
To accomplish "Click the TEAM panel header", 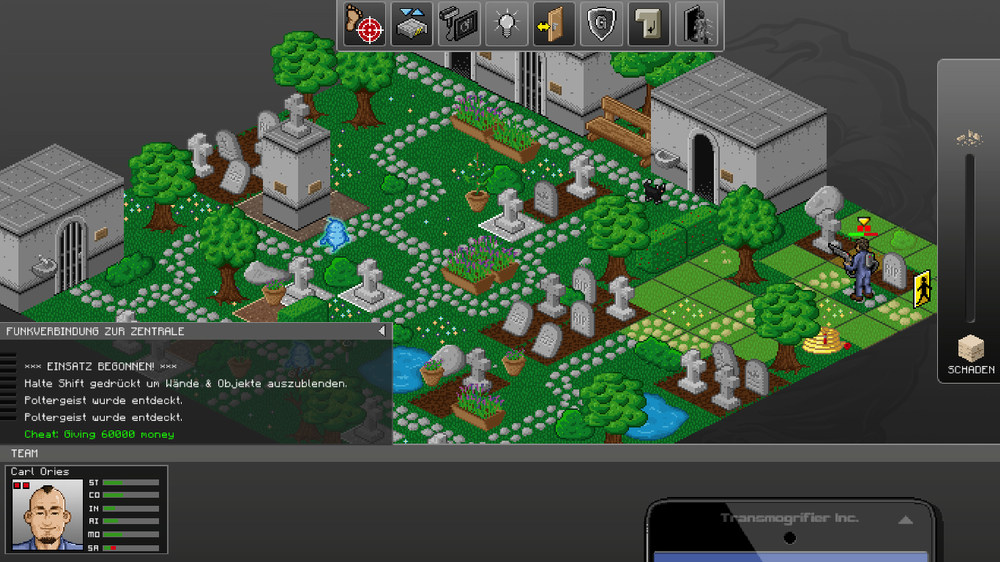I will pyautogui.click(x=25, y=453).
